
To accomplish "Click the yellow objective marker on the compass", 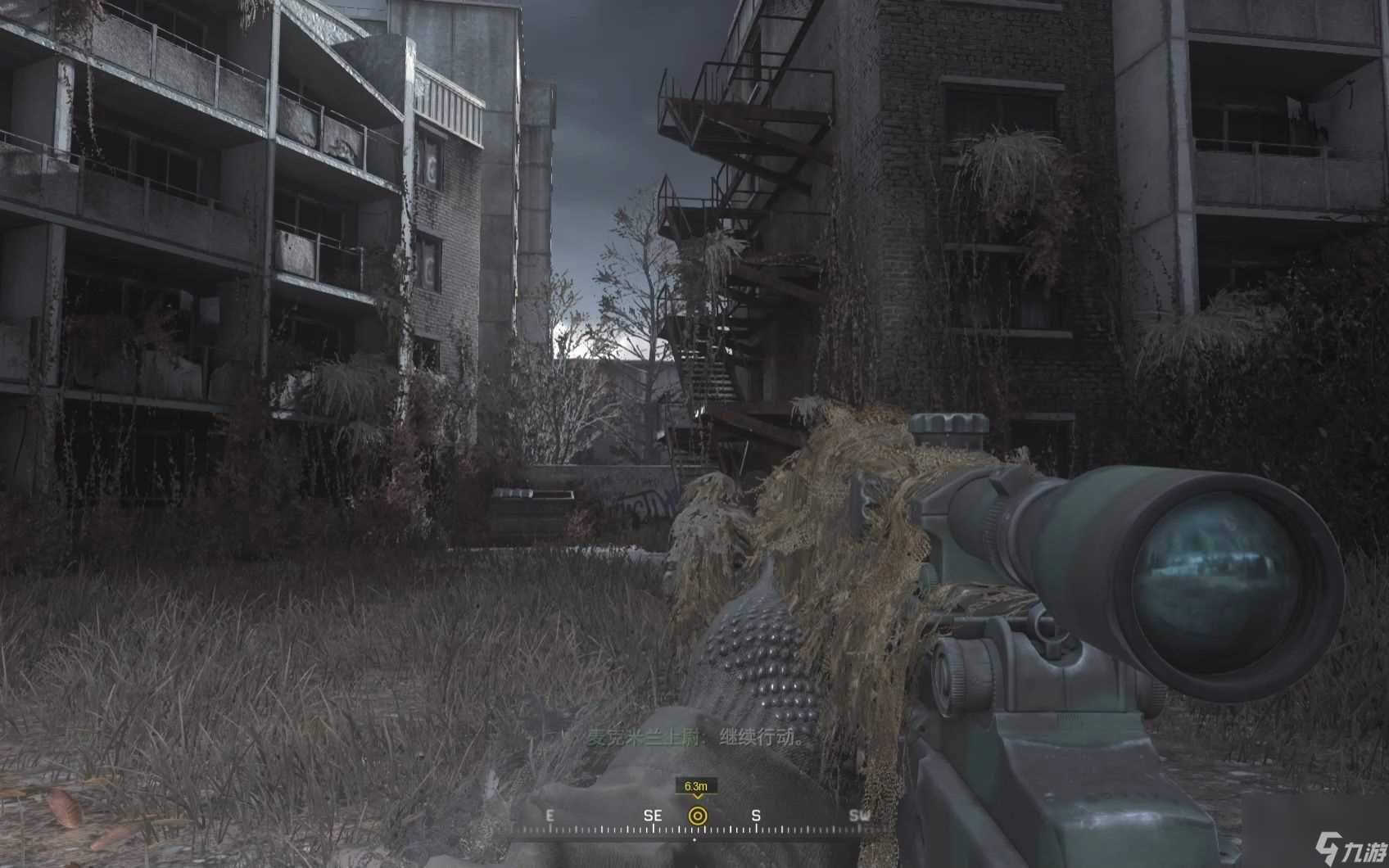I will pyautogui.click(x=697, y=816).
